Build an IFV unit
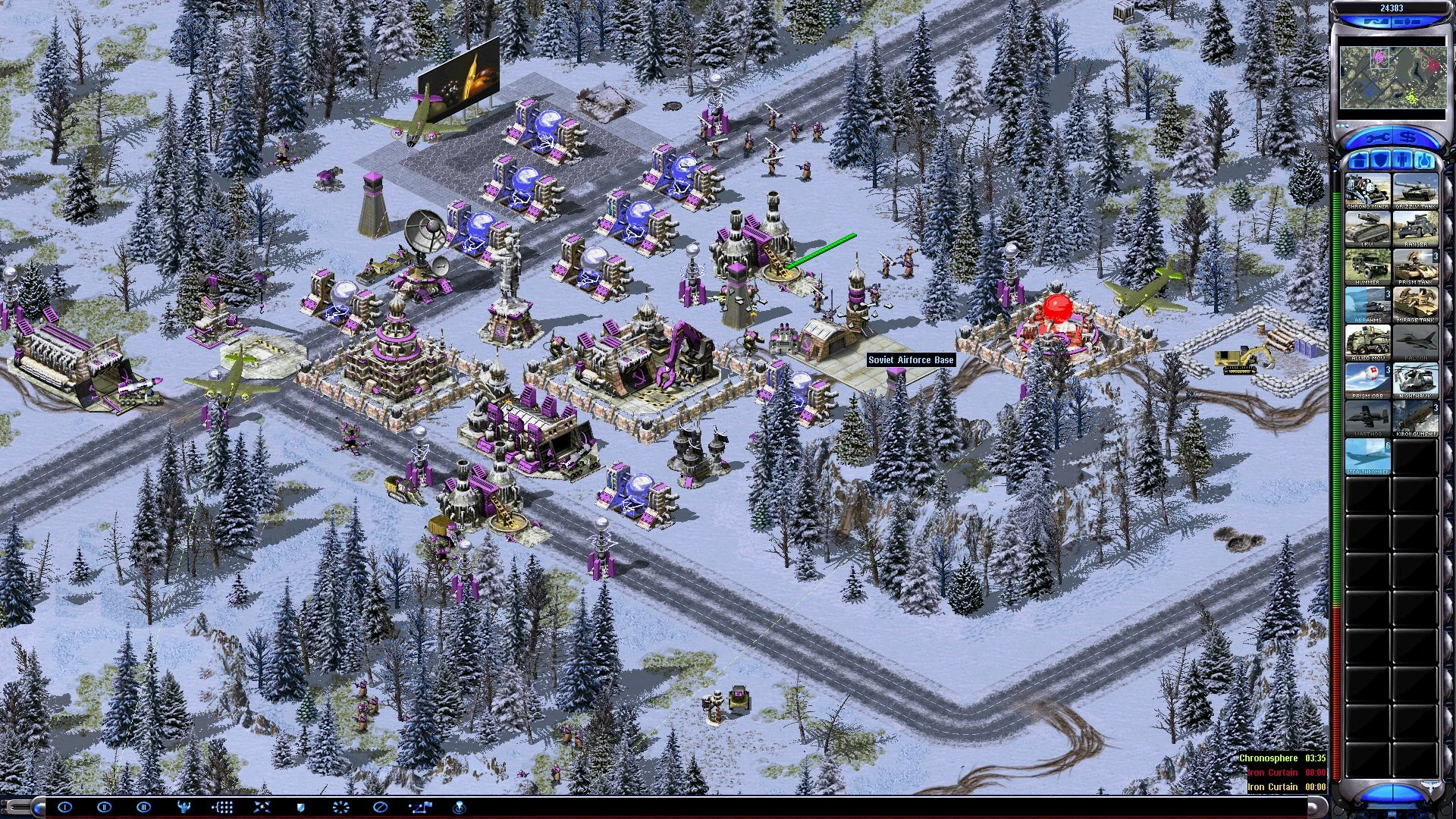Image resolution: width=1456 pixels, height=819 pixels. pos(1368,230)
